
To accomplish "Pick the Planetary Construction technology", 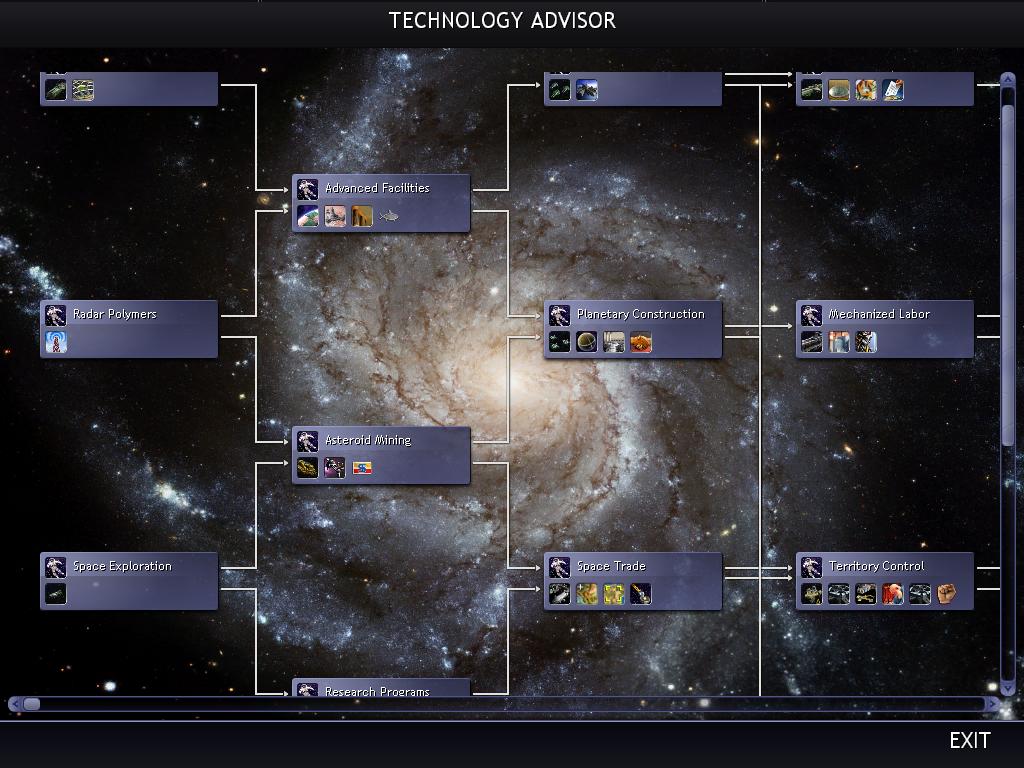I will (640, 314).
